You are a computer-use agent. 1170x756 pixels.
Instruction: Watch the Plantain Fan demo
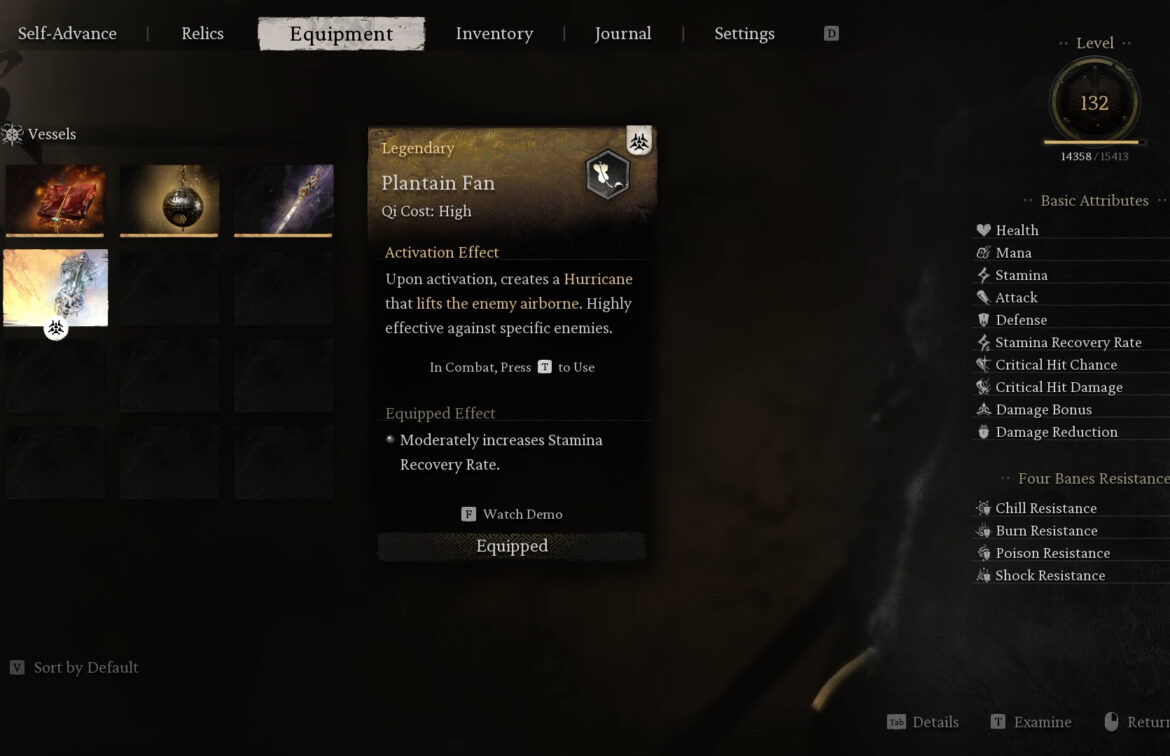[512, 514]
